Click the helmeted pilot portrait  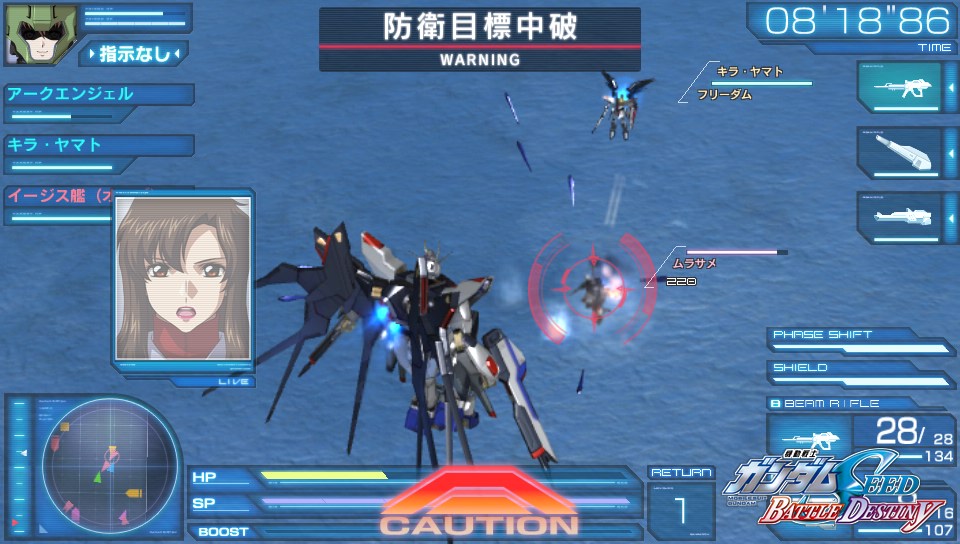pos(30,34)
